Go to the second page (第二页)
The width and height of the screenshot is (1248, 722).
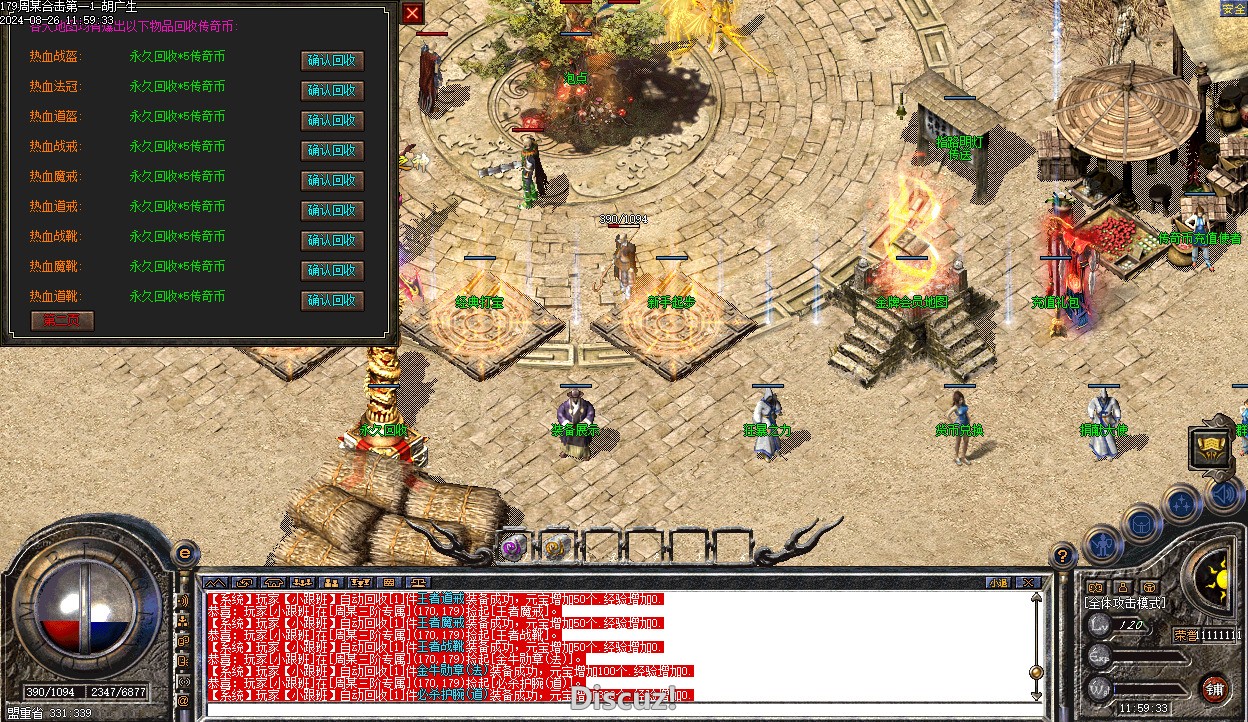pos(62,321)
